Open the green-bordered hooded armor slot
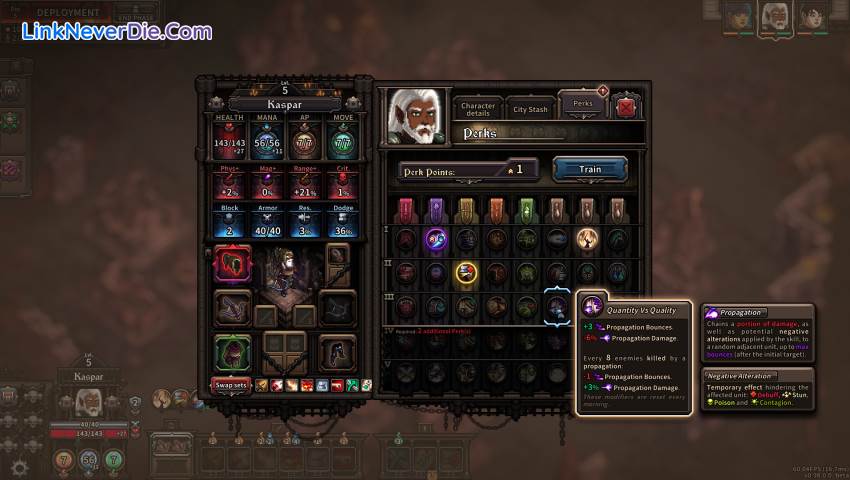The width and height of the screenshot is (850, 480). point(232,353)
